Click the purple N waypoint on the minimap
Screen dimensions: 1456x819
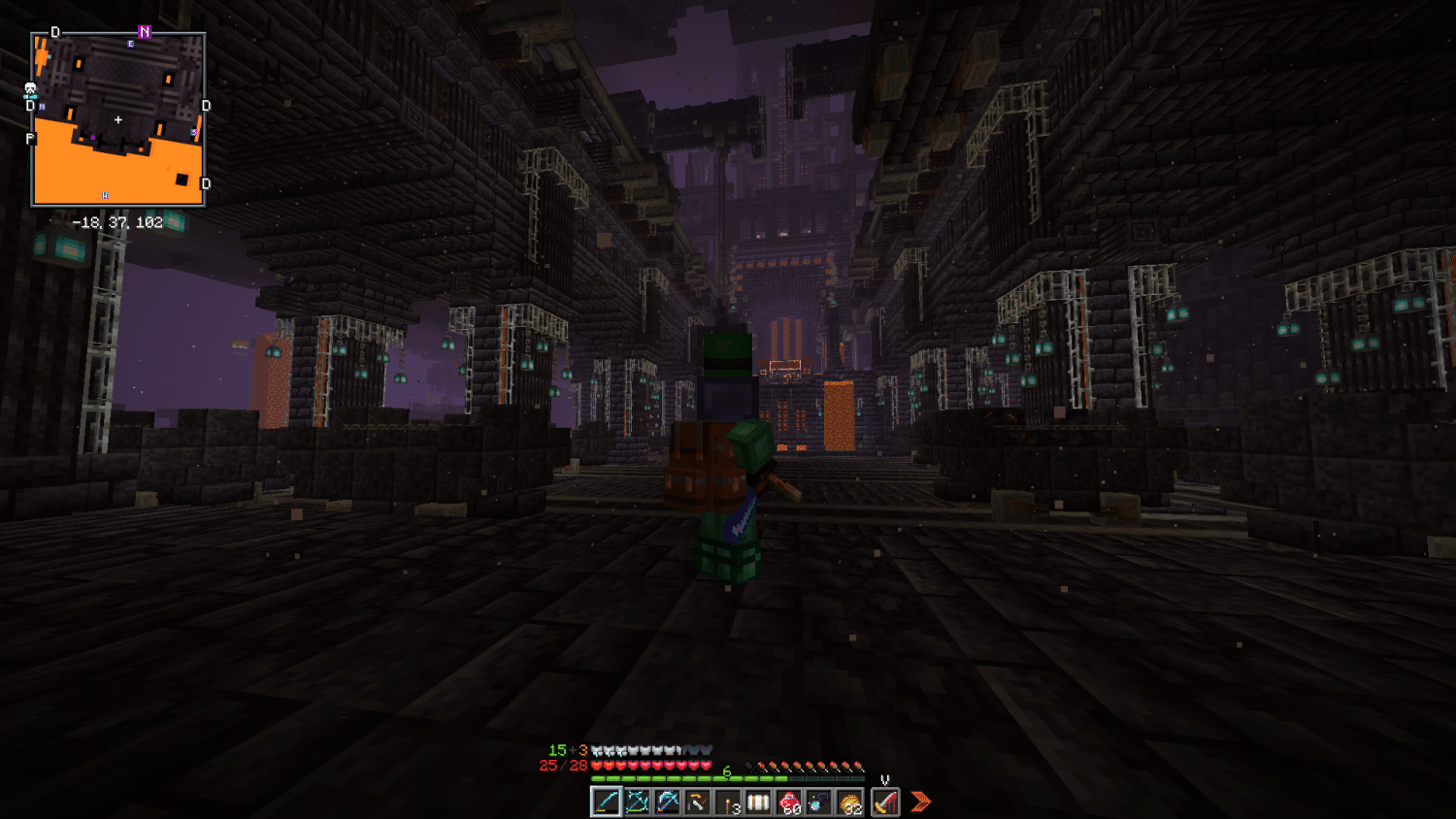[144, 30]
